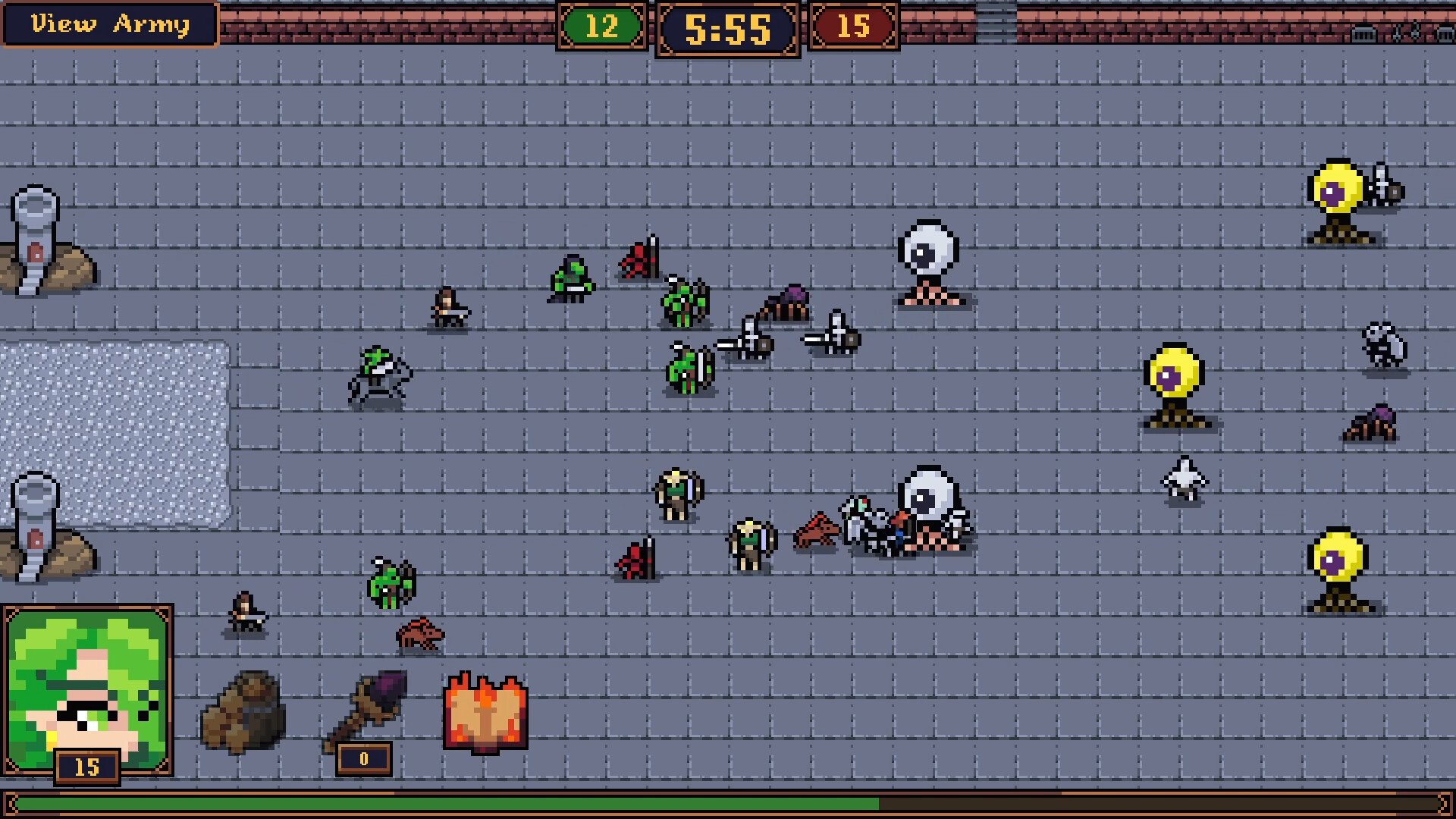
Task: Click the wand's 0 charge counter
Action: (x=362, y=758)
